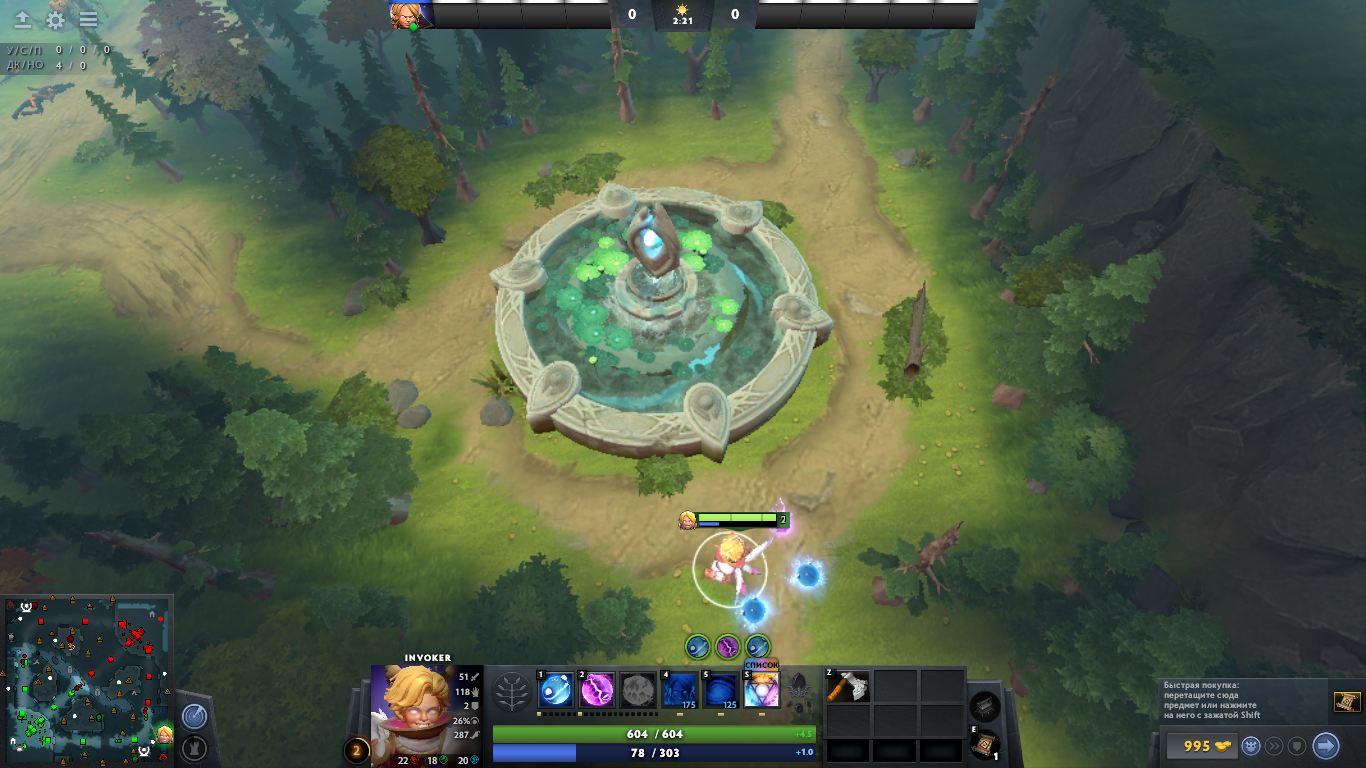
Task: Use the Town Portal Scroll slot
Action: [x=985, y=743]
